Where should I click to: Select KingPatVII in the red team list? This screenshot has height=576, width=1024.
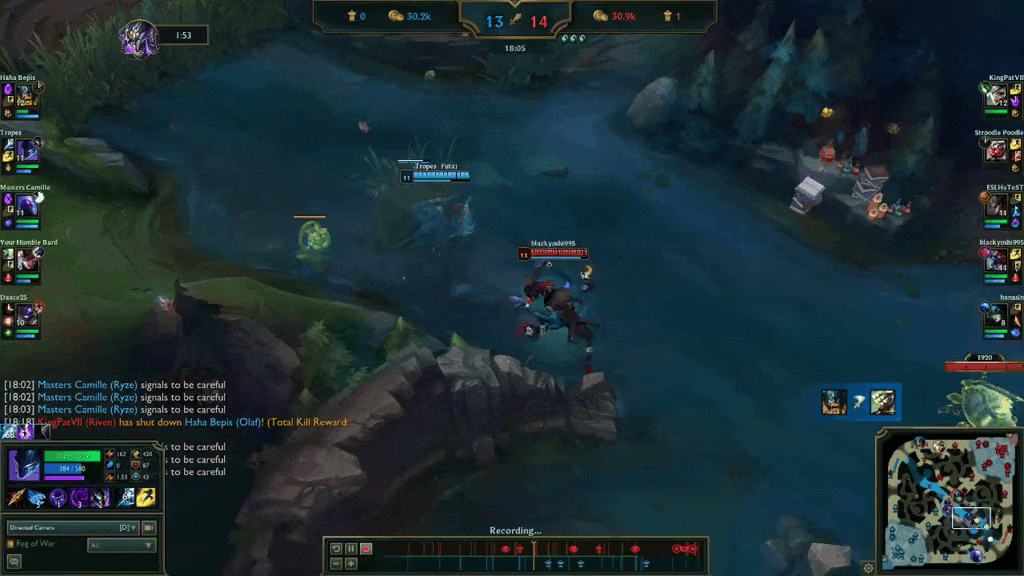[x=997, y=95]
